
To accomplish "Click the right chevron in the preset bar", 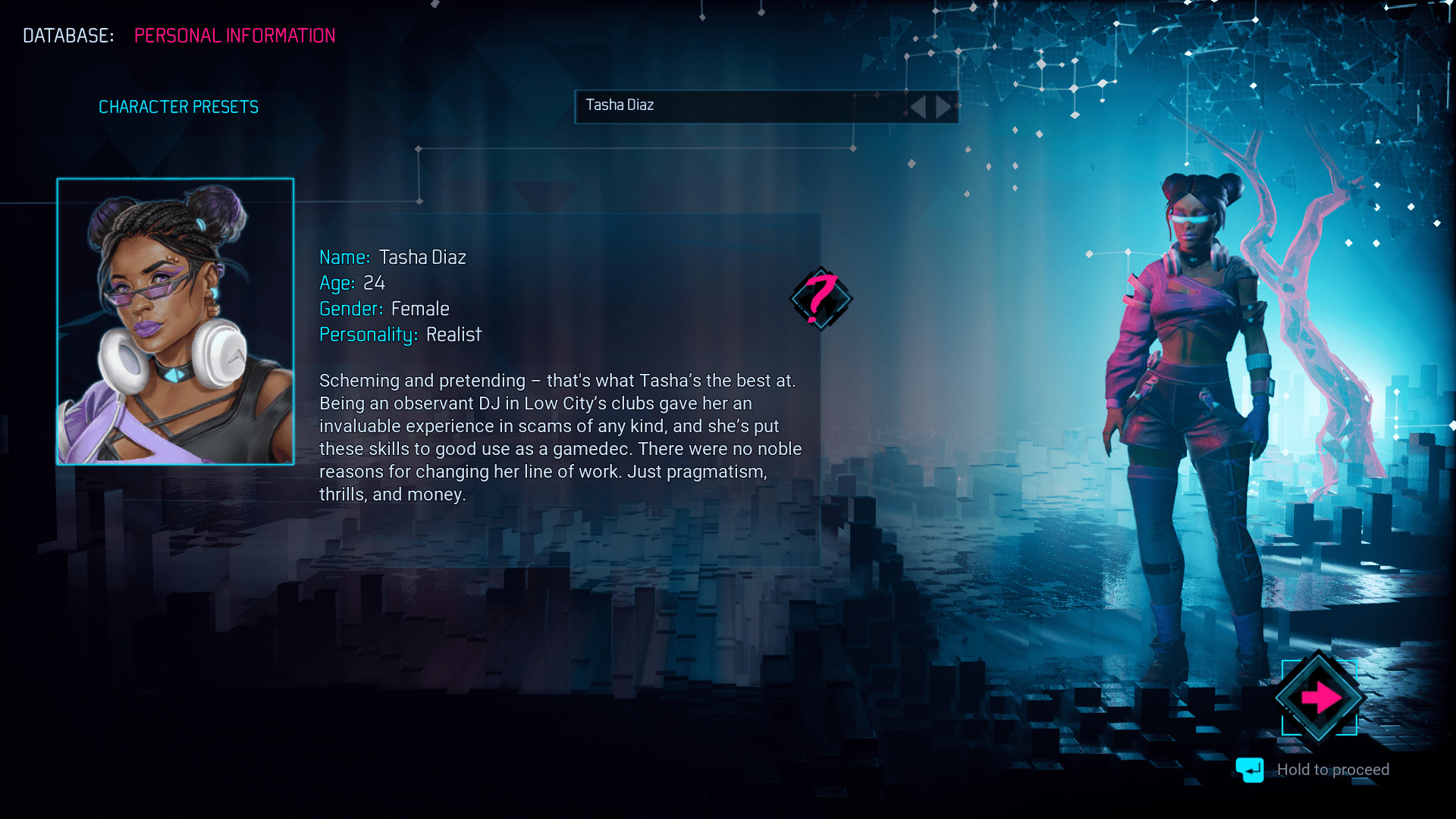I will pyautogui.click(x=944, y=107).
